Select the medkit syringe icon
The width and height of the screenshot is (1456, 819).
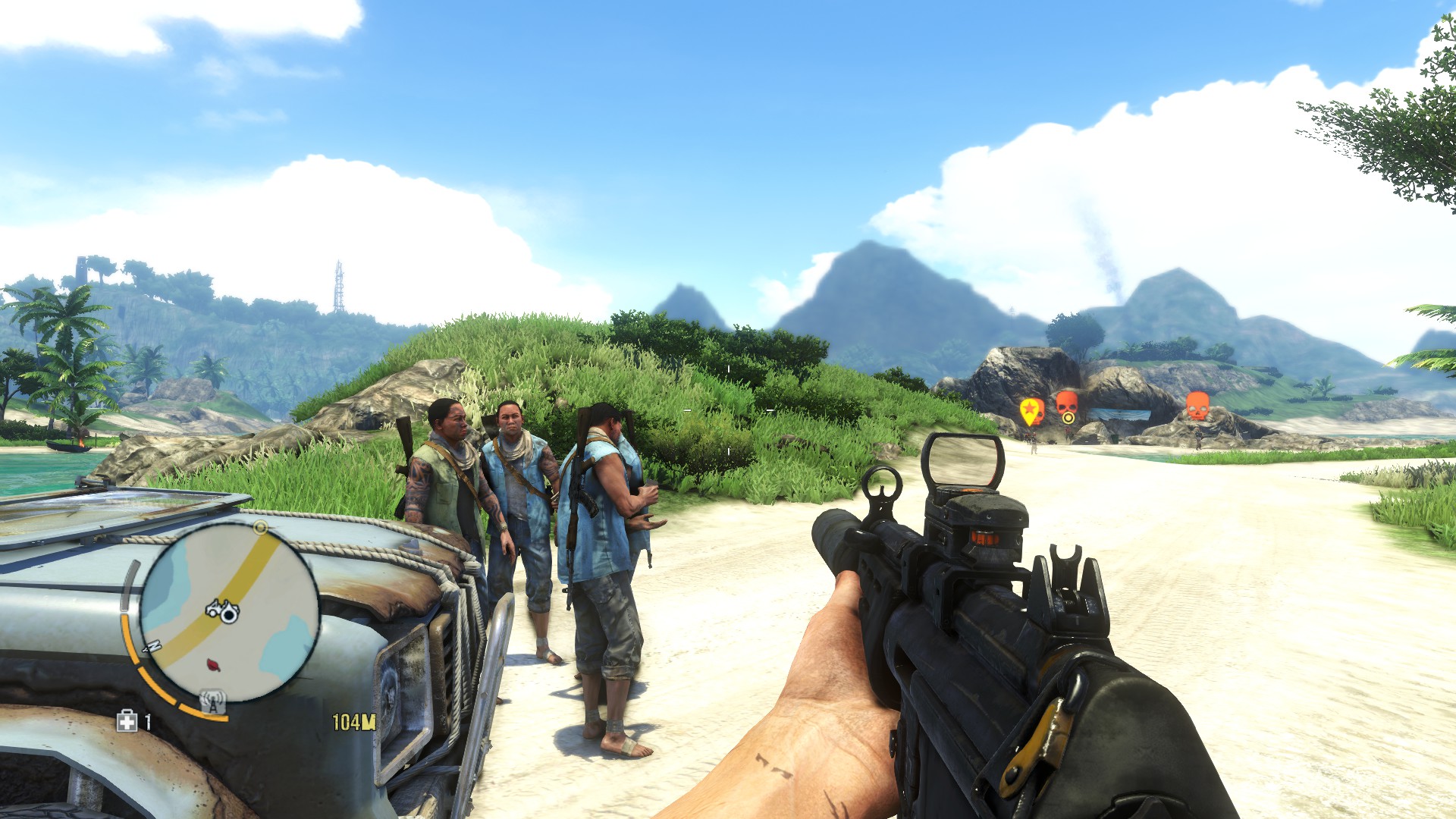click(127, 721)
